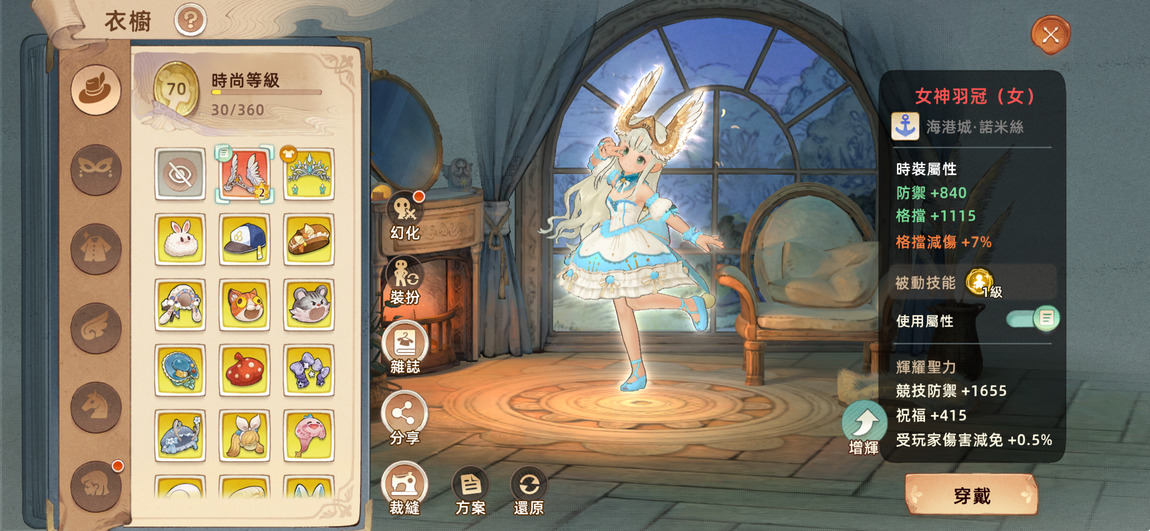Image resolution: width=1150 pixels, height=531 pixels.
Task: Close the wardrobe screen
Action: point(1050,35)
